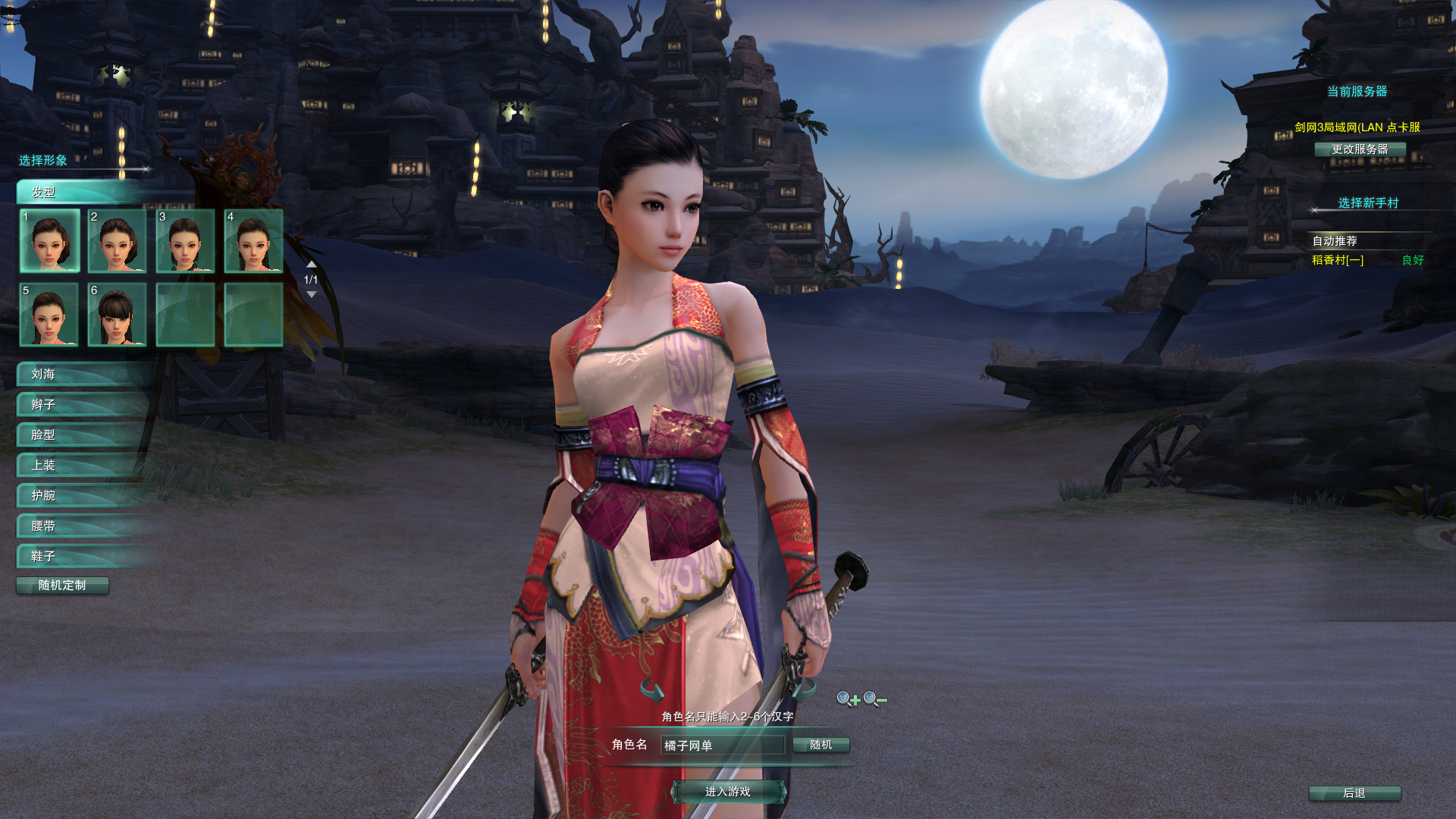Switch to the 脸型 face shape section

coord(83,435)
